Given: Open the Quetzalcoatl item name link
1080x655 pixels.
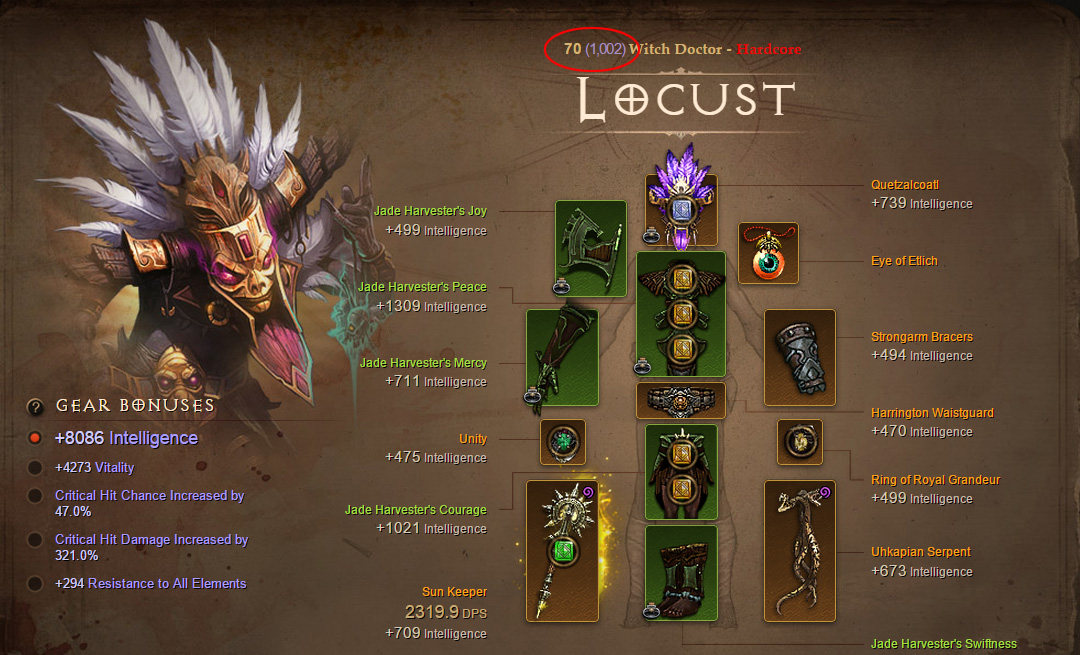Looking at the screenshot, I should click(905, 185).
